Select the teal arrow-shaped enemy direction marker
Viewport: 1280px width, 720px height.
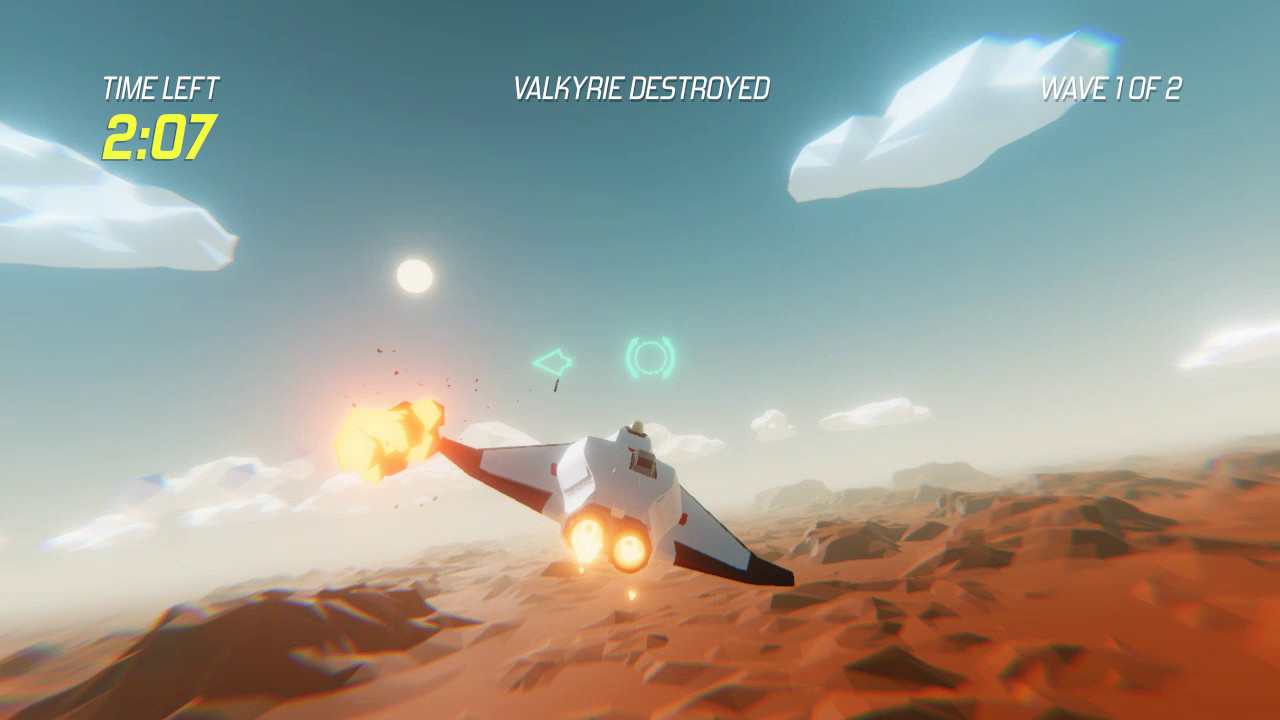click(553, 360)
